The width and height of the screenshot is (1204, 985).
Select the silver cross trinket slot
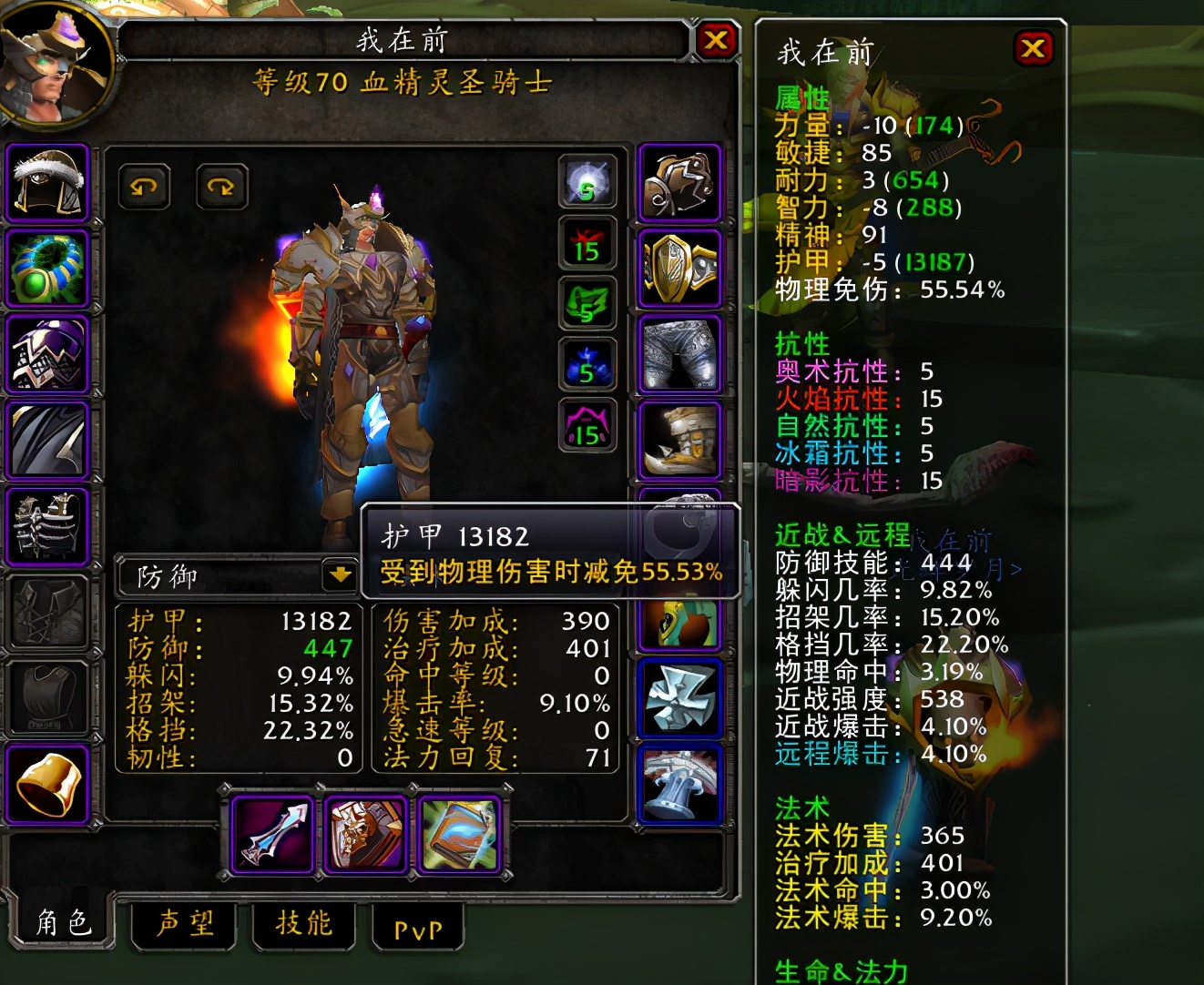[679, 698]
